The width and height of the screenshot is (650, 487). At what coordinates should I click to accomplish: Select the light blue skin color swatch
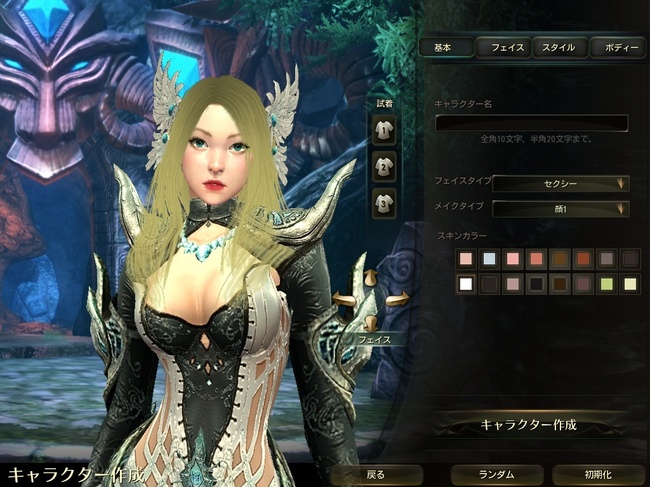(489, 259)
